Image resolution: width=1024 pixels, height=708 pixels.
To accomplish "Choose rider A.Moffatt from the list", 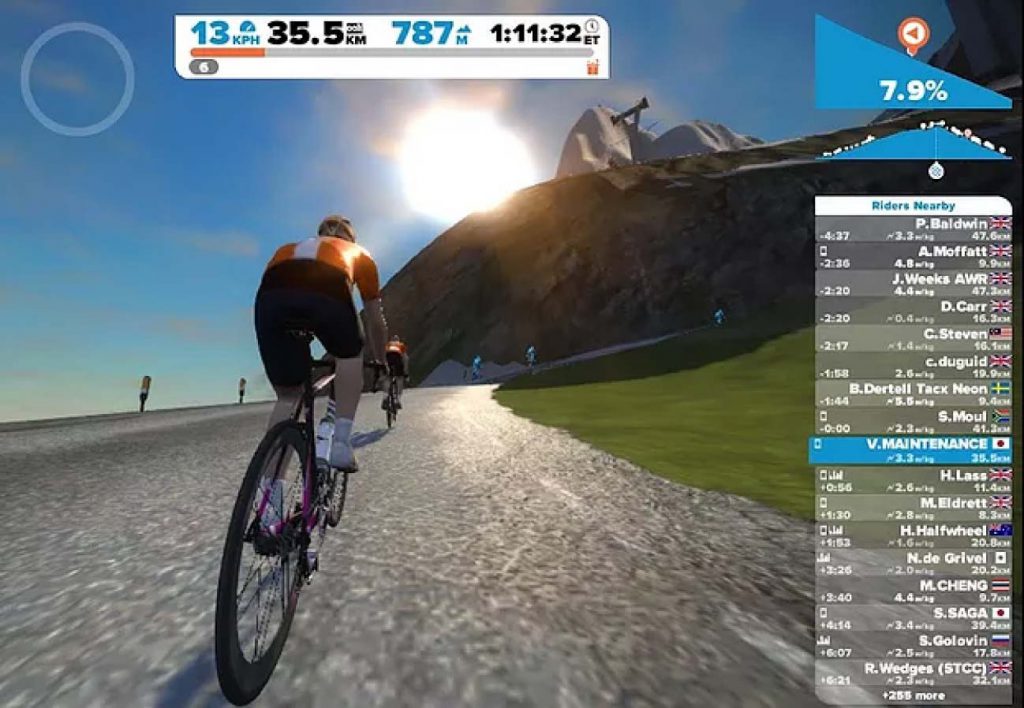I will [914, 256].
